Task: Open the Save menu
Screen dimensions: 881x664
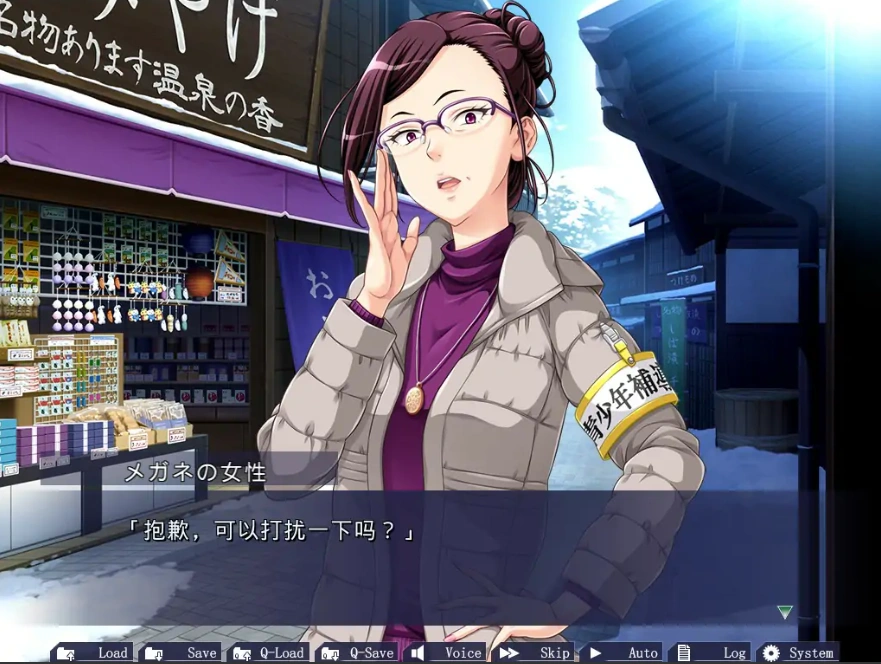Action: 181,653
